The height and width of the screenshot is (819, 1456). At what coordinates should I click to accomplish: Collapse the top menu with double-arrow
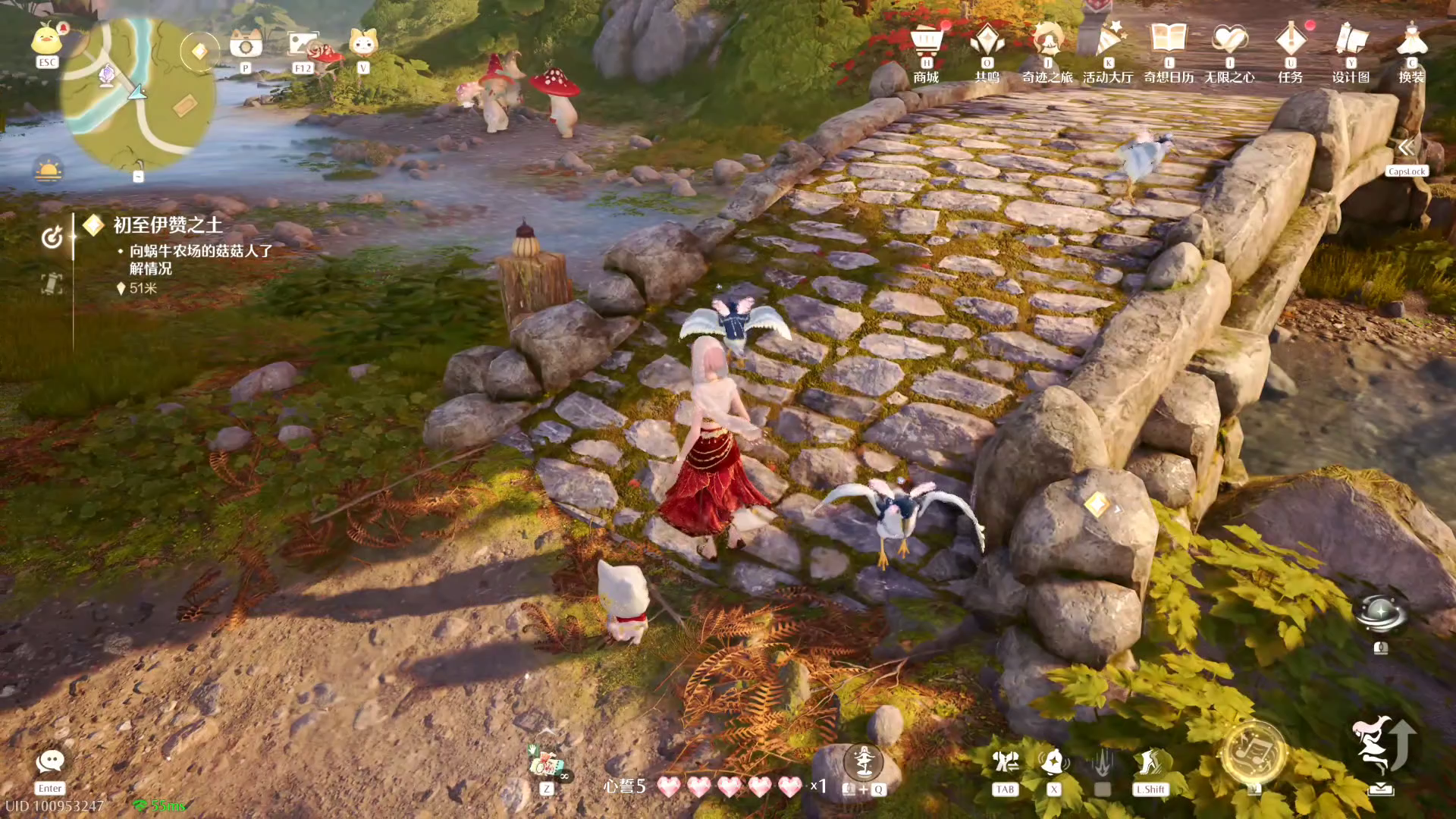tap(1406, 147)
